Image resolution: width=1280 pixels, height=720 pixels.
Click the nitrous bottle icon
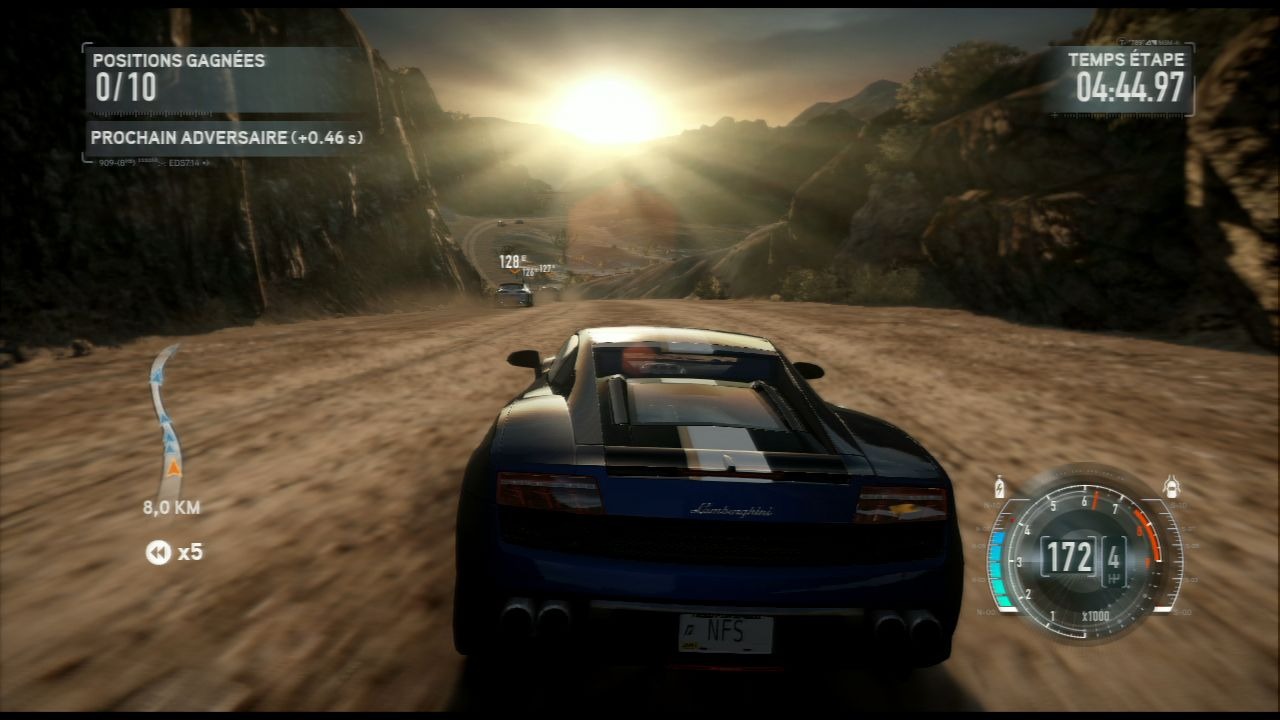(x=999, y=489)
